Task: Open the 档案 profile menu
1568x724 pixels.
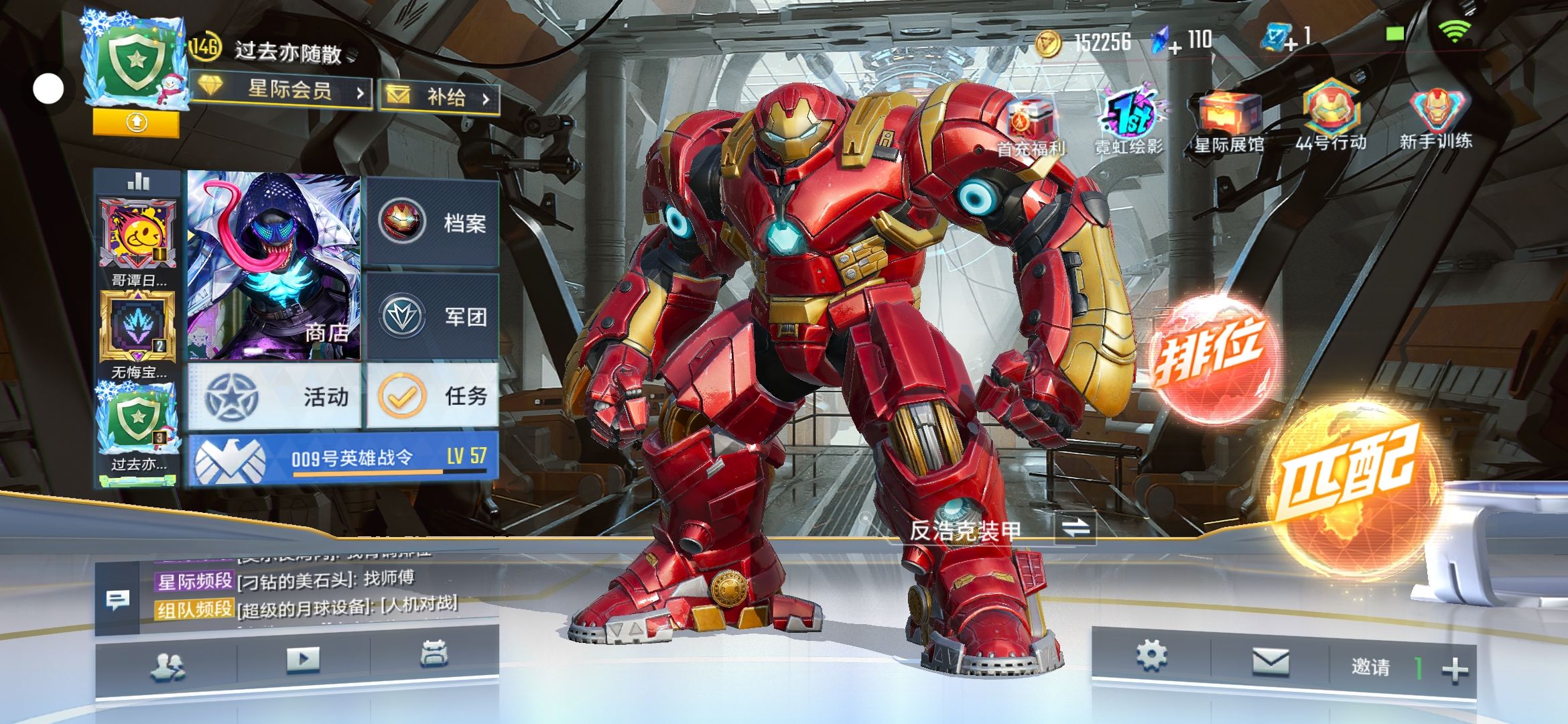Action: click(x=433, y=222)
